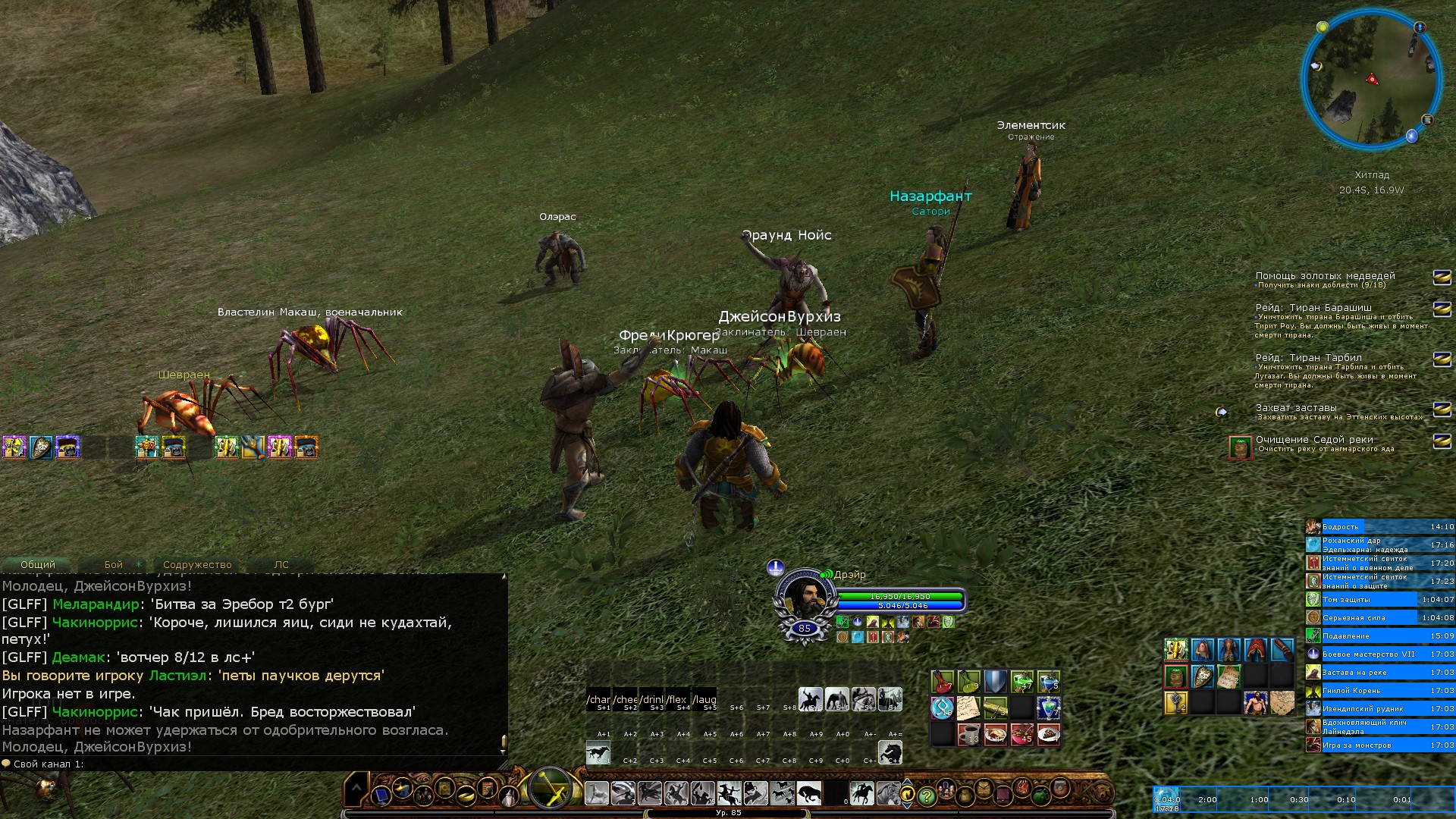Open the Бой chat tab
Viewport: 1456px width, 819px height.
point(114,565)
